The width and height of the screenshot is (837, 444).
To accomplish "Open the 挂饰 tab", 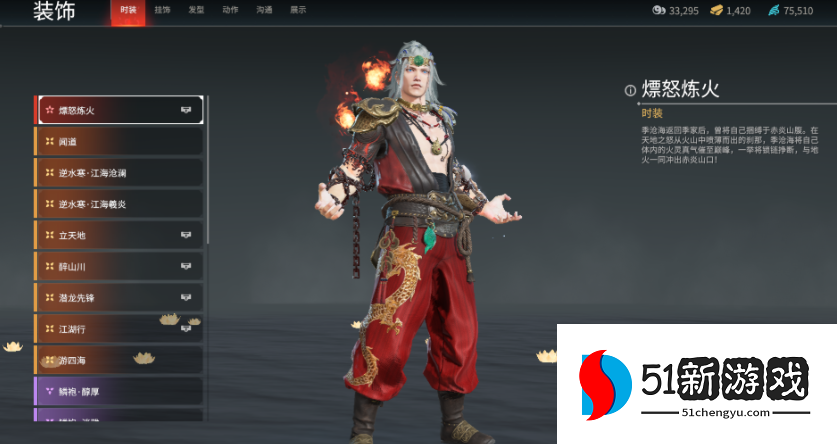I will click(x=163, y=11).
